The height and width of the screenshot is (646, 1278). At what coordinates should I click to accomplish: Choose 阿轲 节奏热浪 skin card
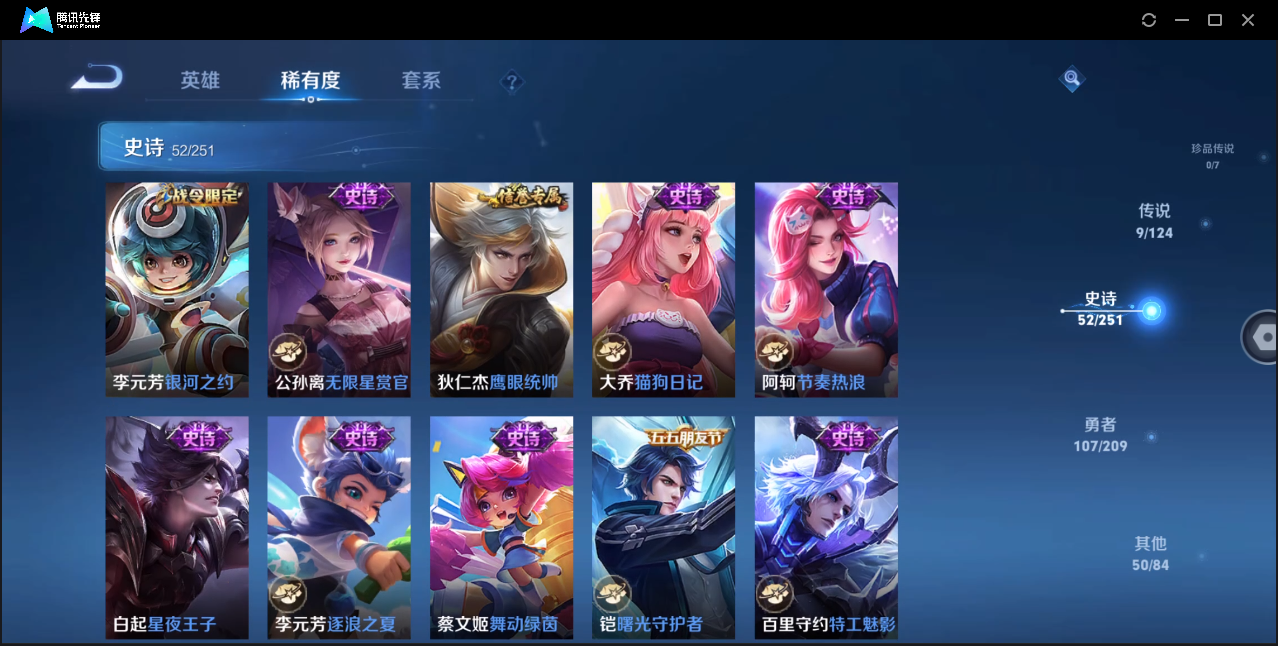[826, 290]
